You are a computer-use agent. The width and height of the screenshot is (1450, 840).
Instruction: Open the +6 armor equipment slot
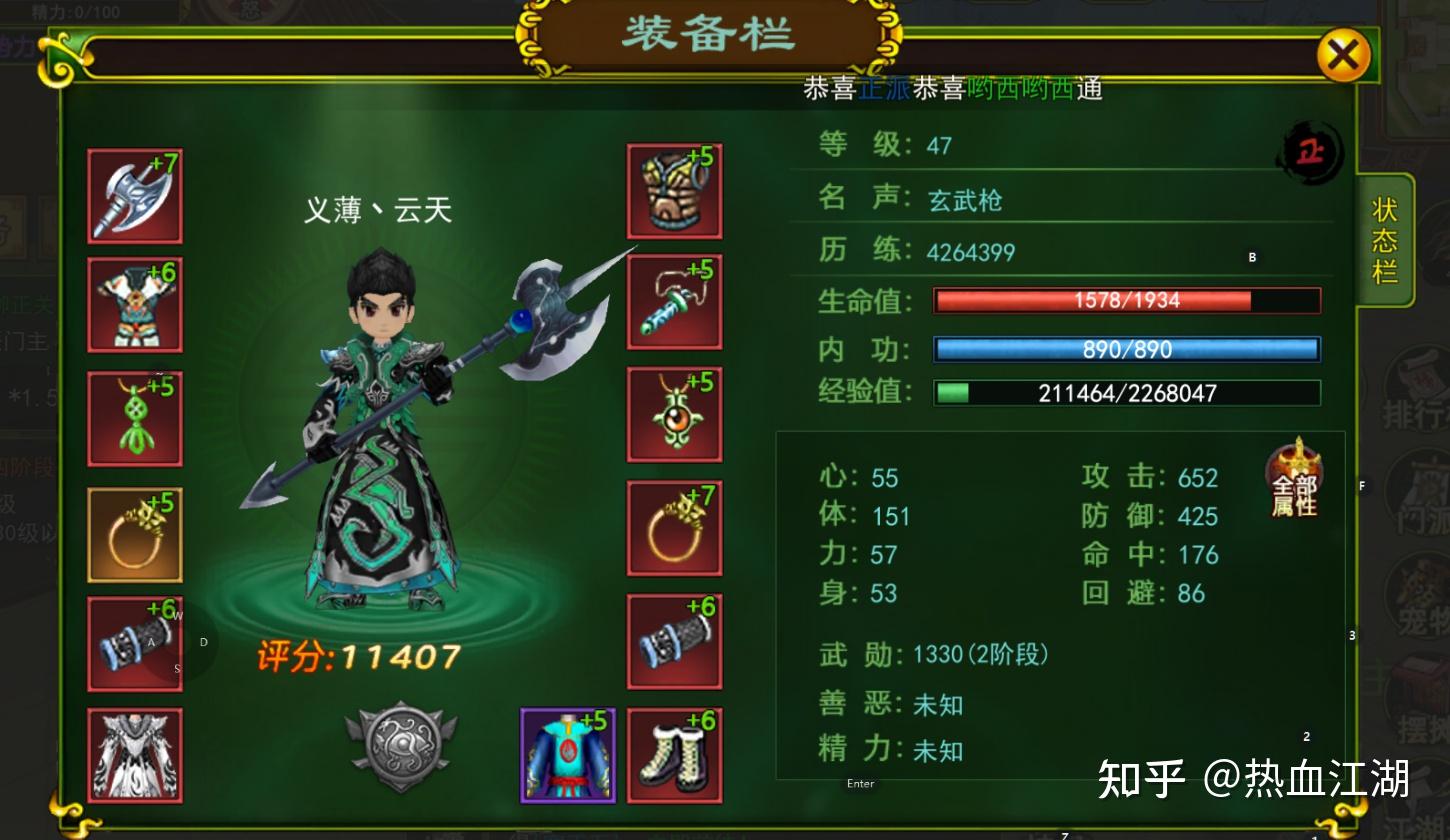point(134,305)
